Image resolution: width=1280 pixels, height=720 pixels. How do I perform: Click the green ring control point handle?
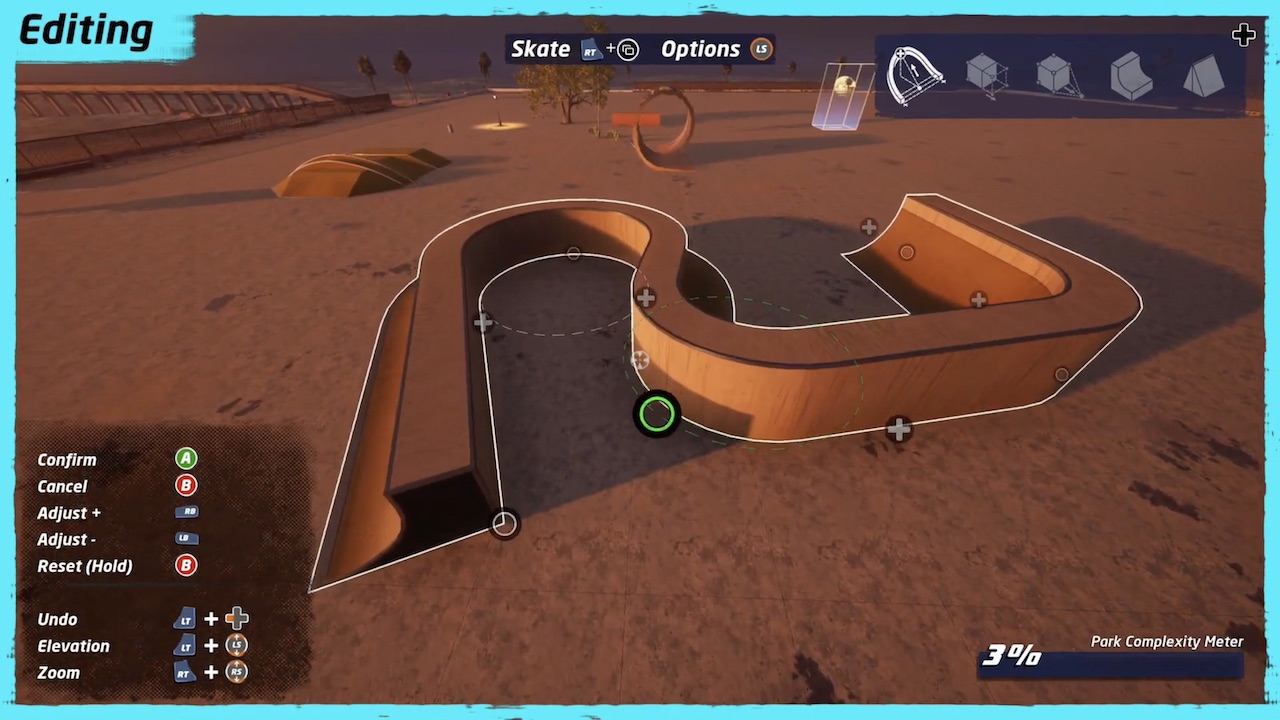pos(657,414)
